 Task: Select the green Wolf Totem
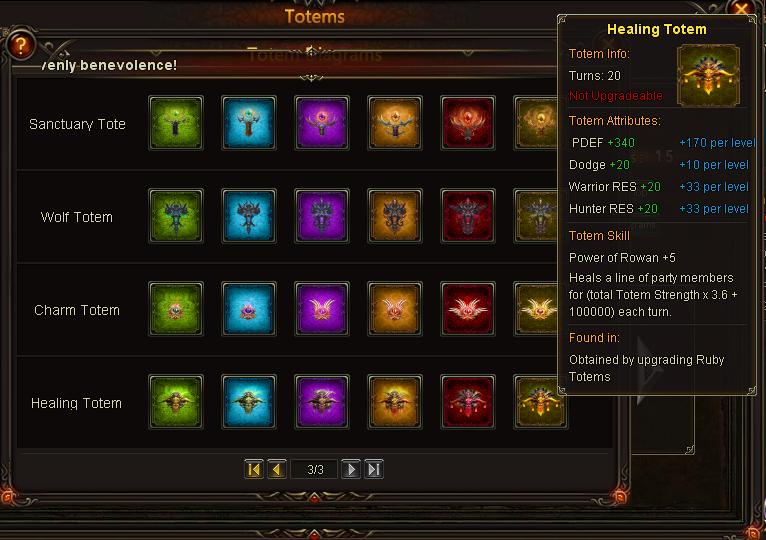point(176,217)
